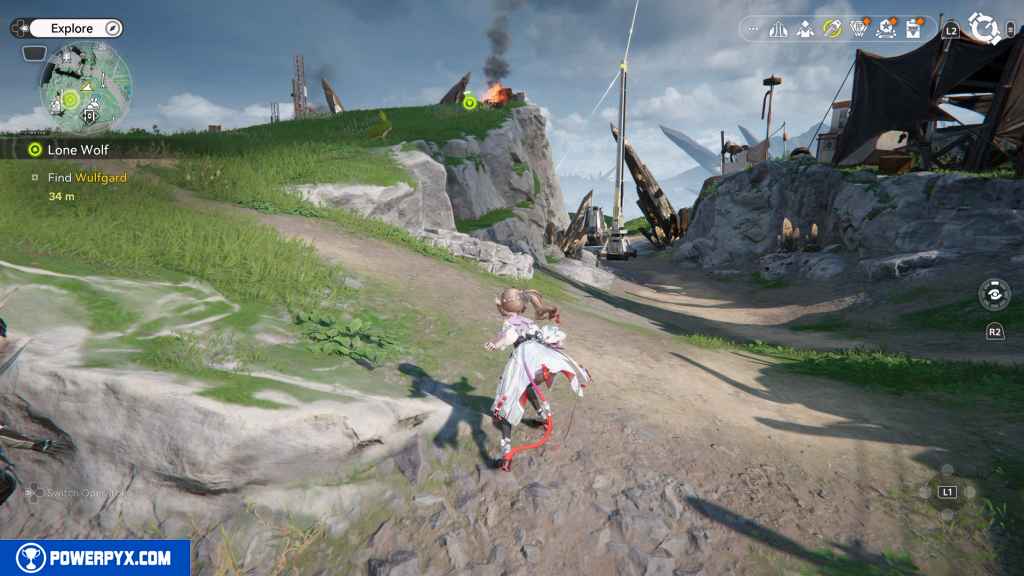1024x576 pixels.
Task: Open the diamond-shaped icon with orange notification
Action: tap(858, 29)
